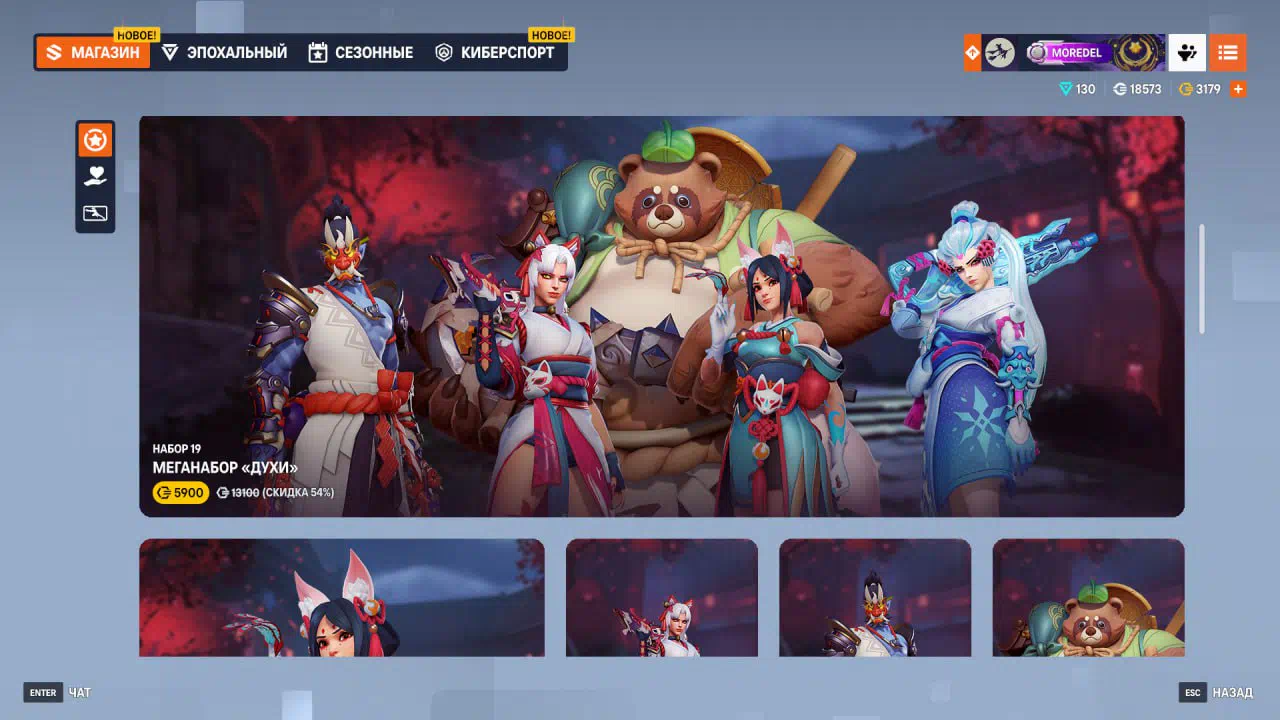
Task: Open the social group icon button
Action: [1187, 53]
